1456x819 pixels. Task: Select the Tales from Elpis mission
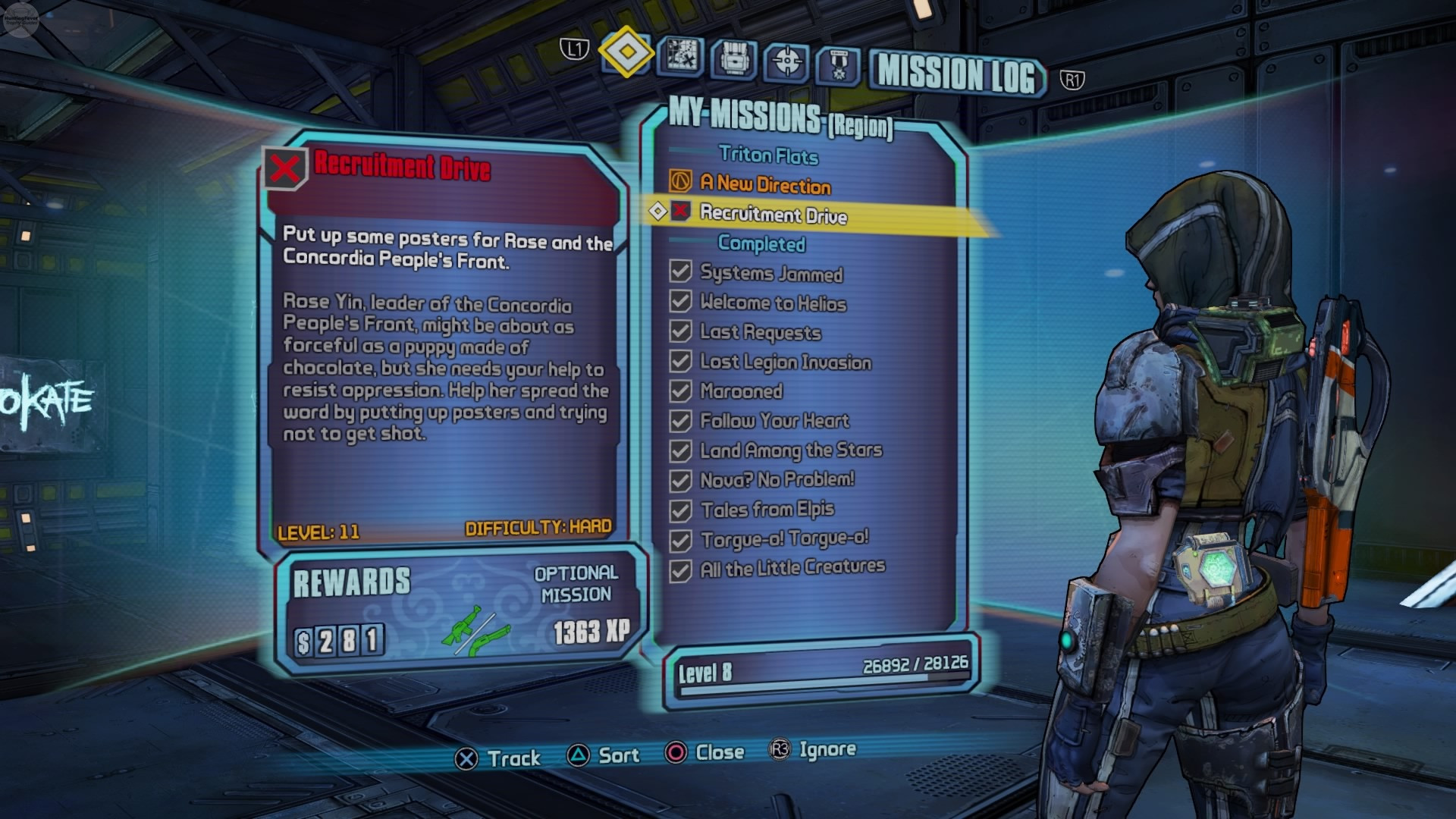coord(767,510)
